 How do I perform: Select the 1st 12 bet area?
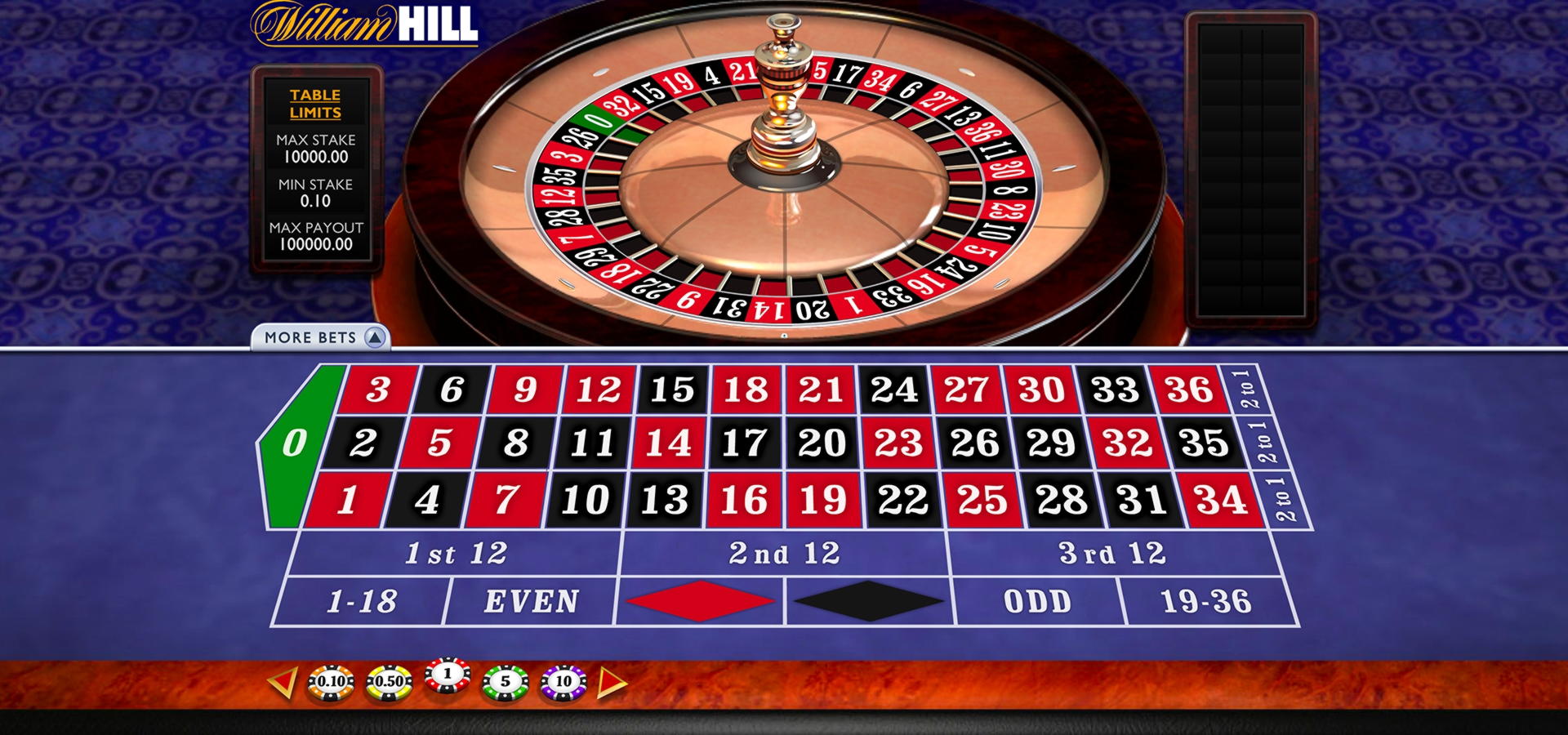(x=457, y=553)
